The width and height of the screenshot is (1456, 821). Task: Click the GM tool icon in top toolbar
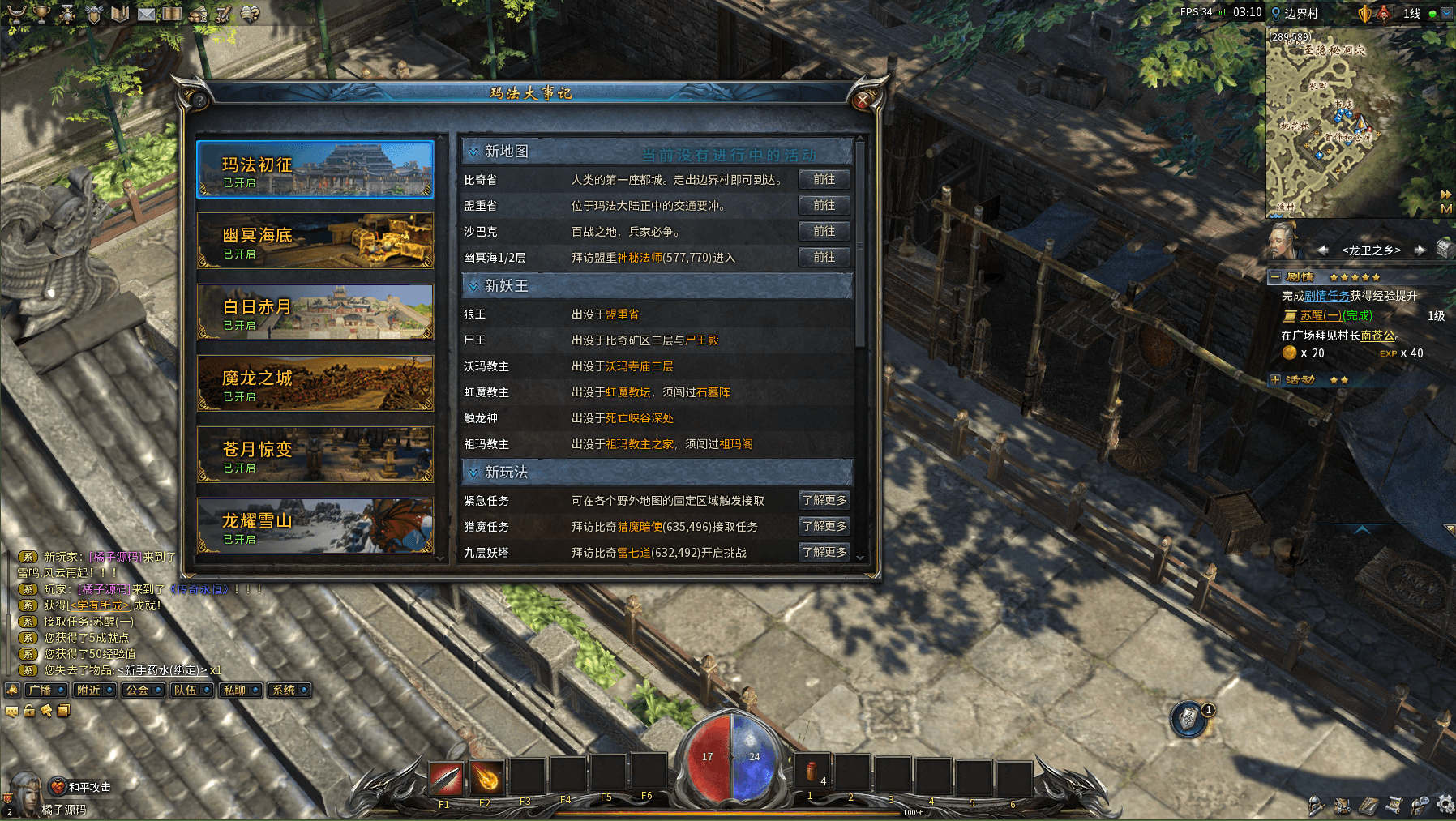222,14
